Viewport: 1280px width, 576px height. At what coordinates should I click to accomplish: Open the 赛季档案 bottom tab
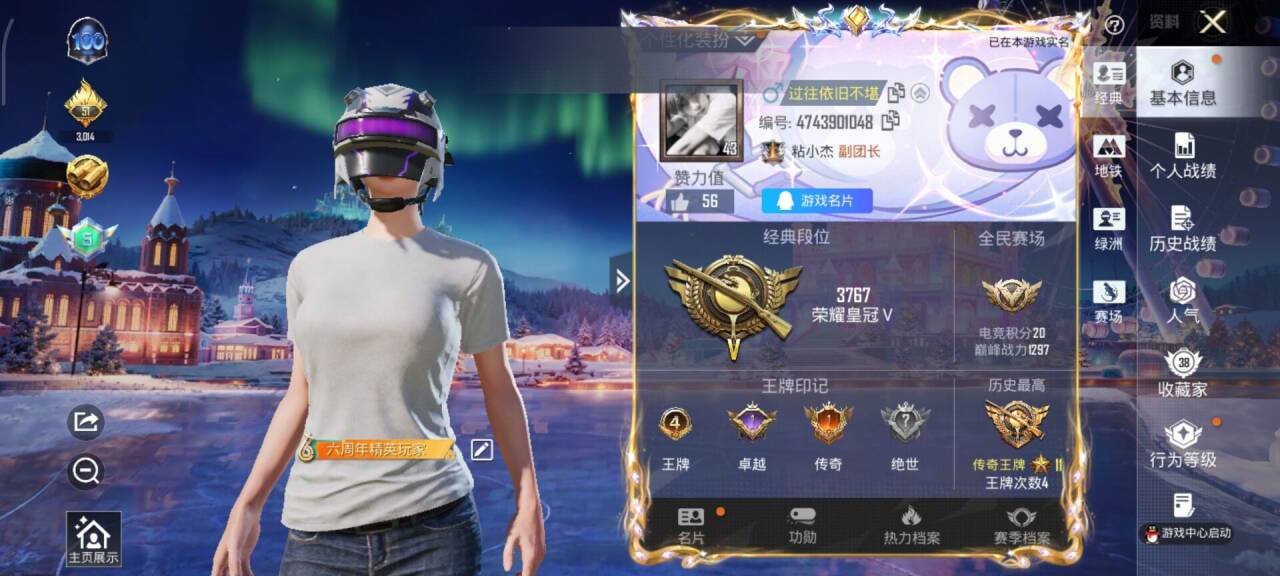(x=1021, y=526)
